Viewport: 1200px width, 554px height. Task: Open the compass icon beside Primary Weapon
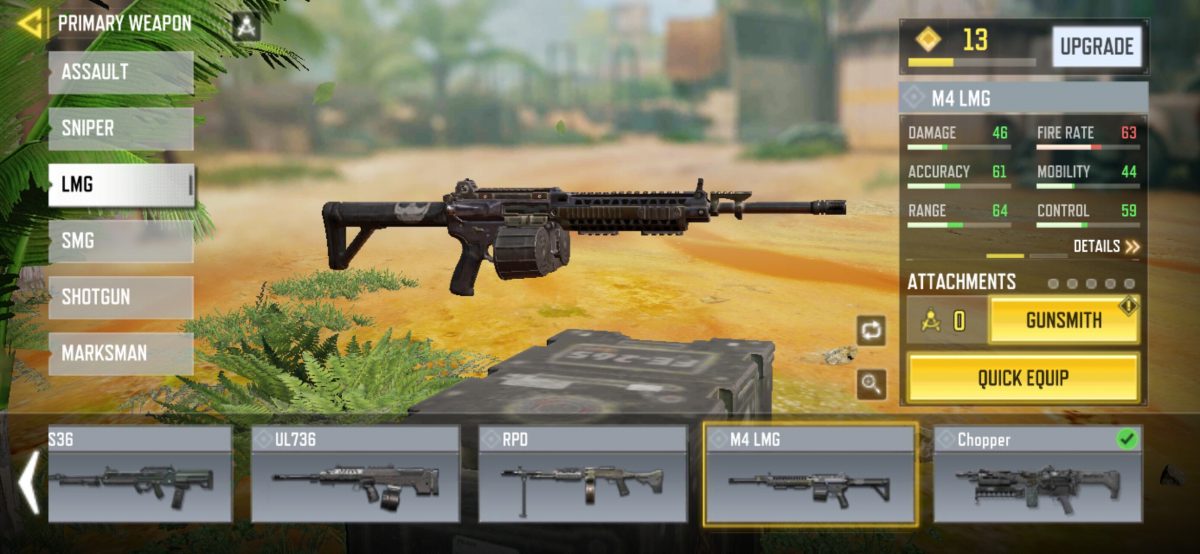tap(245, 26)
